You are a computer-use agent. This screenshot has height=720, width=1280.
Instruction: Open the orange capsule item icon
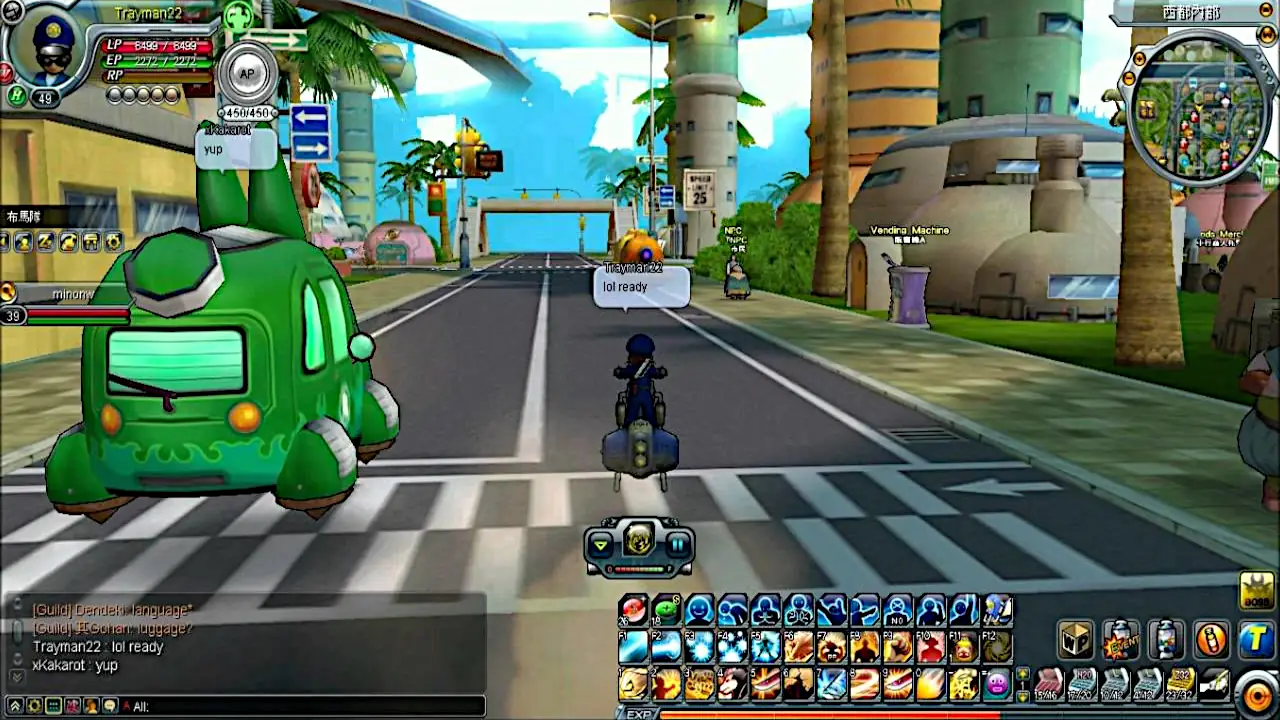click(x=1211, y=640)
